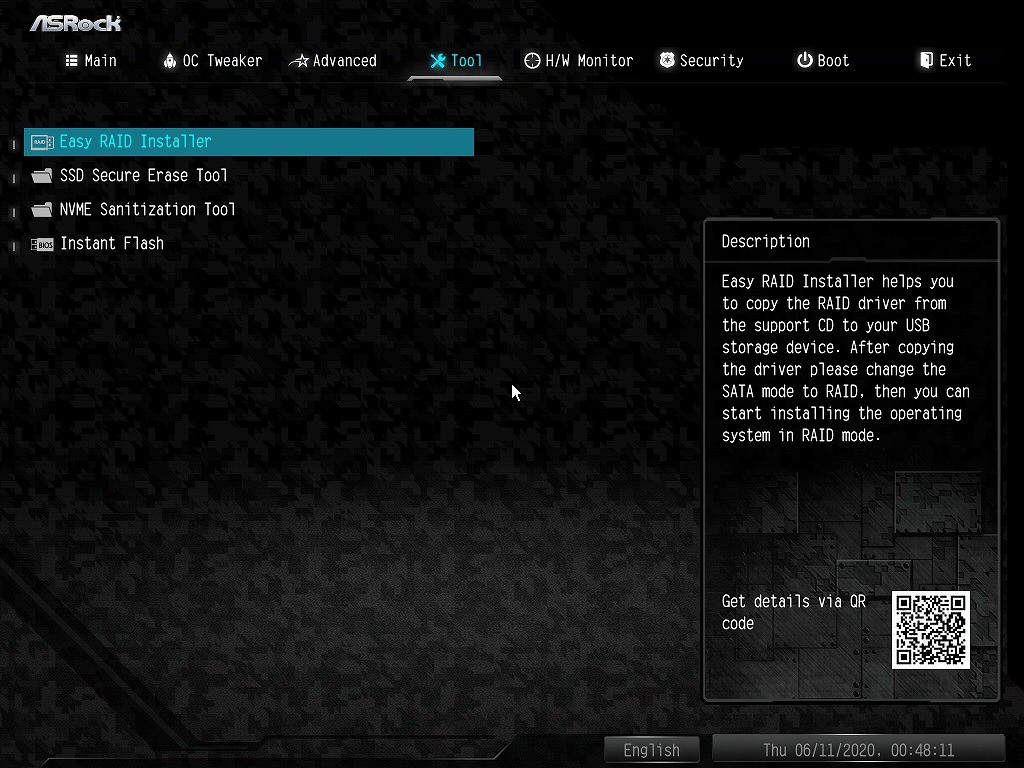Open the Security tab

[x=701, y=61]
